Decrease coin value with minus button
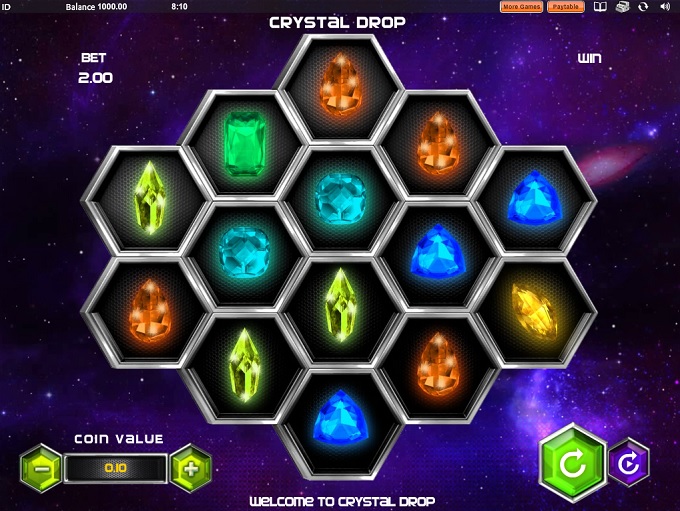The height and width of the screenshot is (511, 680). (40, 466)
